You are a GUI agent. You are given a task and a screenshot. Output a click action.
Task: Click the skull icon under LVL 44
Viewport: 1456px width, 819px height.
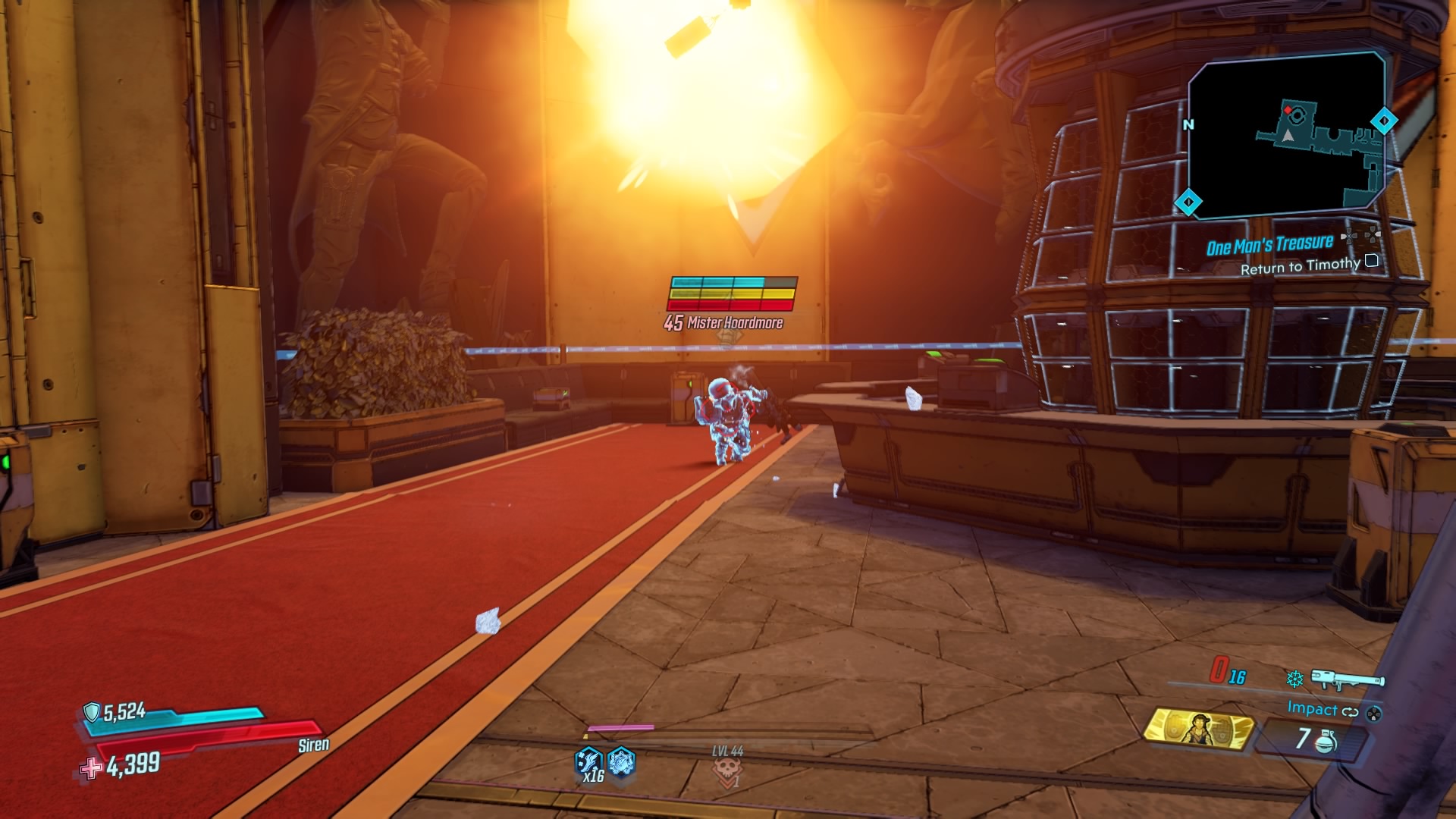tap(726, 771)
